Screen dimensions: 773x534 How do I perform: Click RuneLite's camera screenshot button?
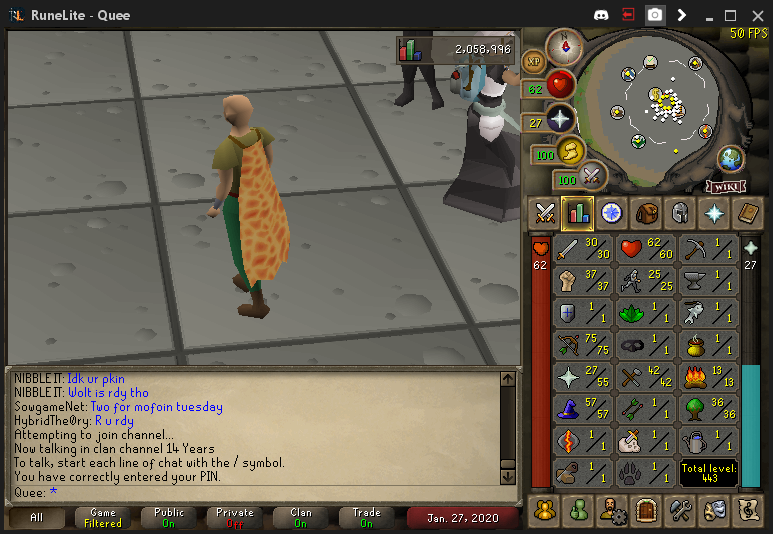pos(655,15)
